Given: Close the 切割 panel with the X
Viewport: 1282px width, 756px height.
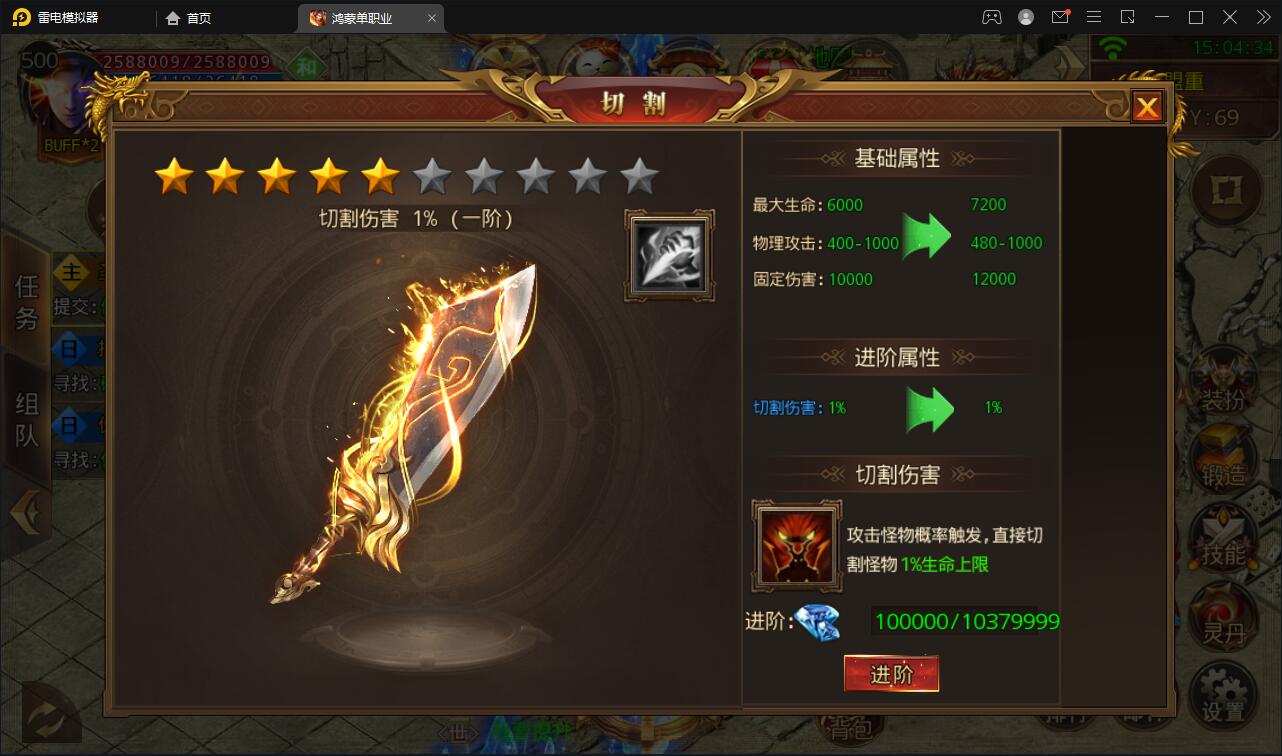Looking at the screenshot, I should tap(1146, 106).
